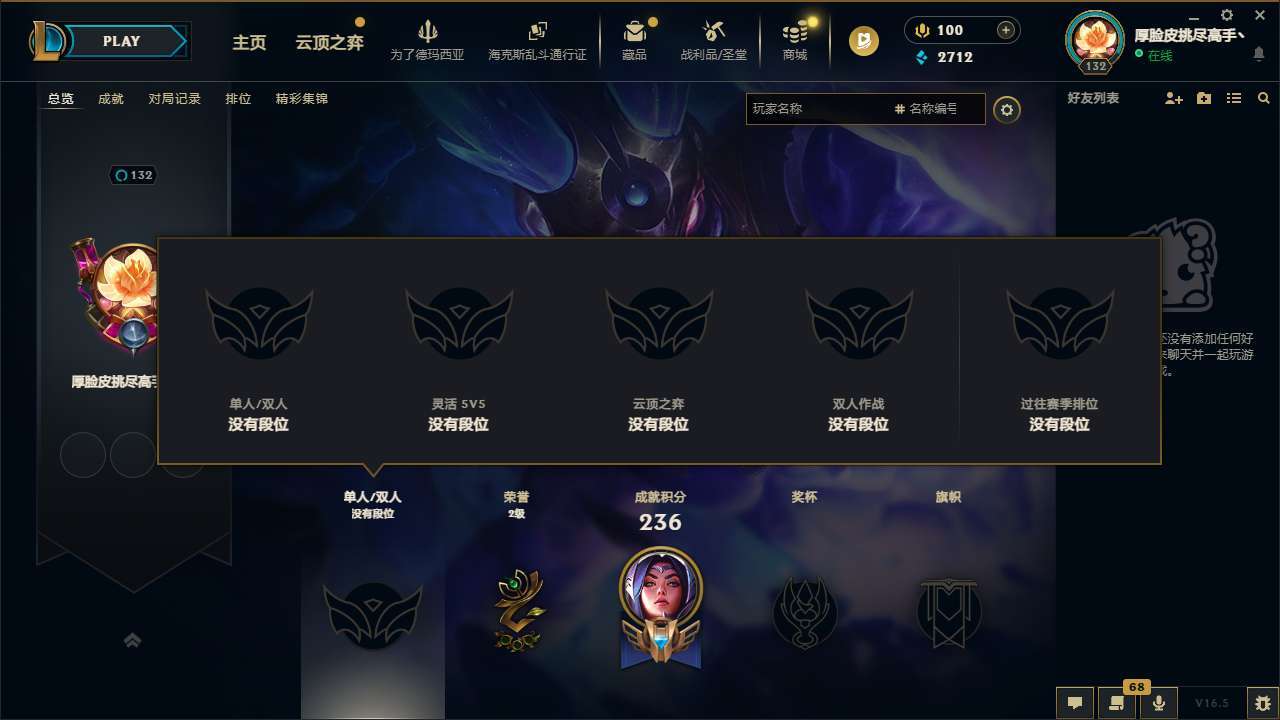Viewport: 1280px width, 720px height.
Task: Open the chat bubble icon at bottom right
Action: click(x=1075, y=703)
